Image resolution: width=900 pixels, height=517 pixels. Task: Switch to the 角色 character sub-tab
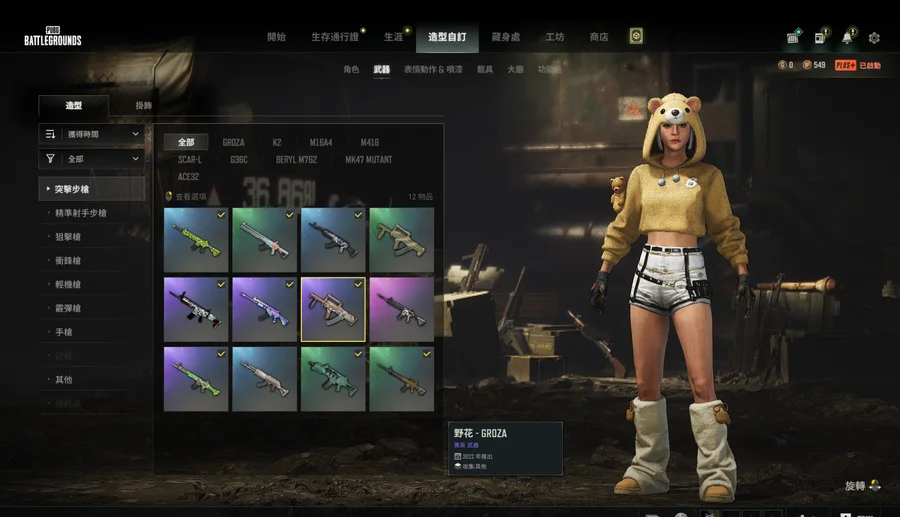[350, 70]
